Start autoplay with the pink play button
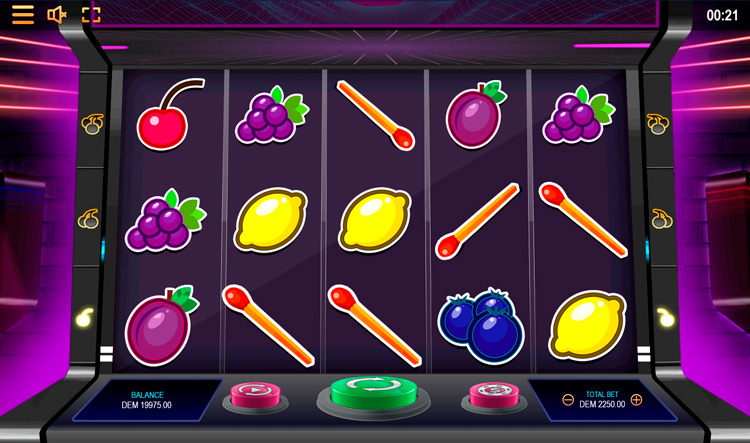 click(255, 393)
